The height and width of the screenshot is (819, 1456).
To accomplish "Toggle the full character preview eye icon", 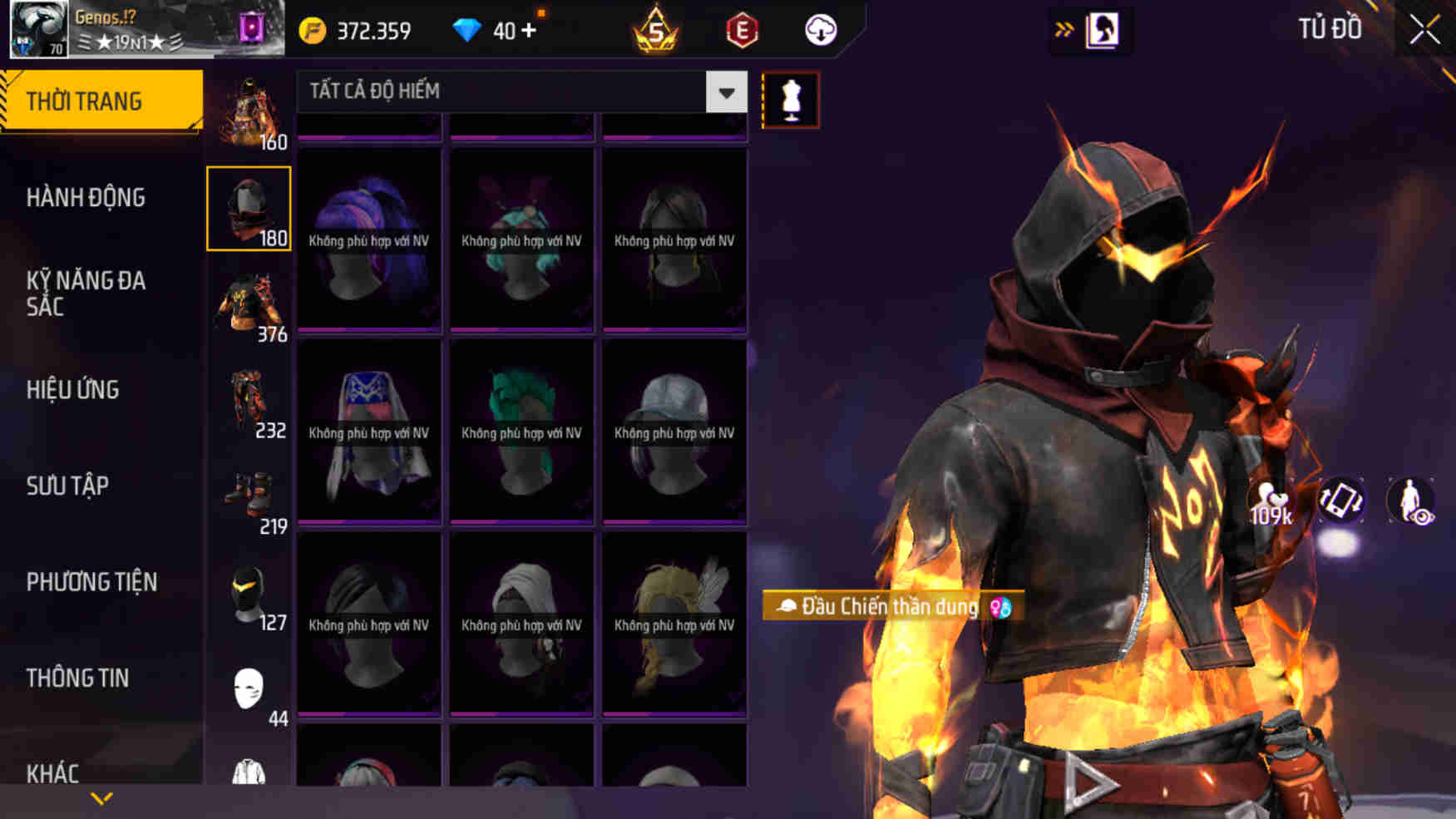I will (x=1409, y=500).
